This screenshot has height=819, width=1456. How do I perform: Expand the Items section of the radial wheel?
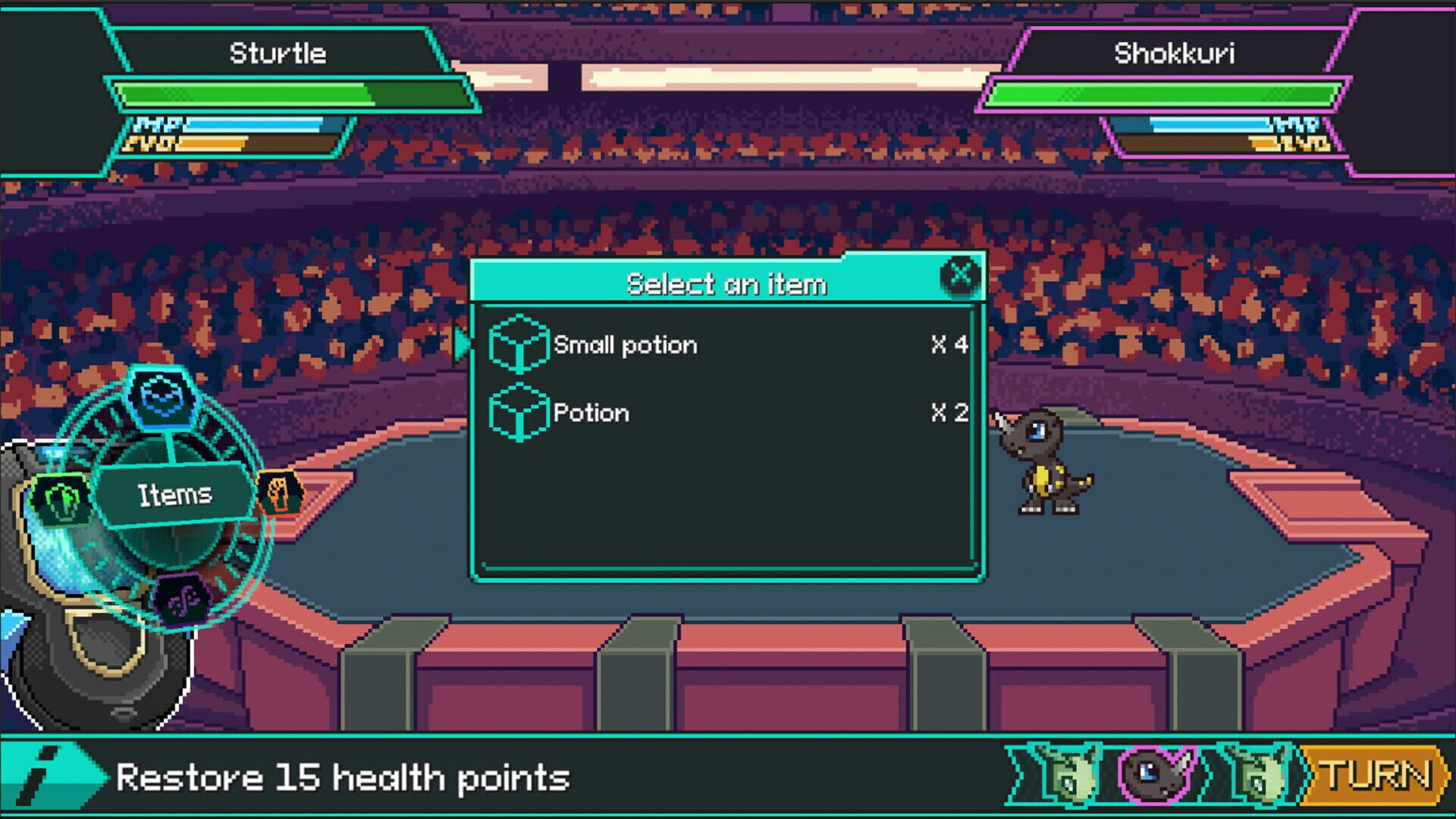tap(176, 494)
